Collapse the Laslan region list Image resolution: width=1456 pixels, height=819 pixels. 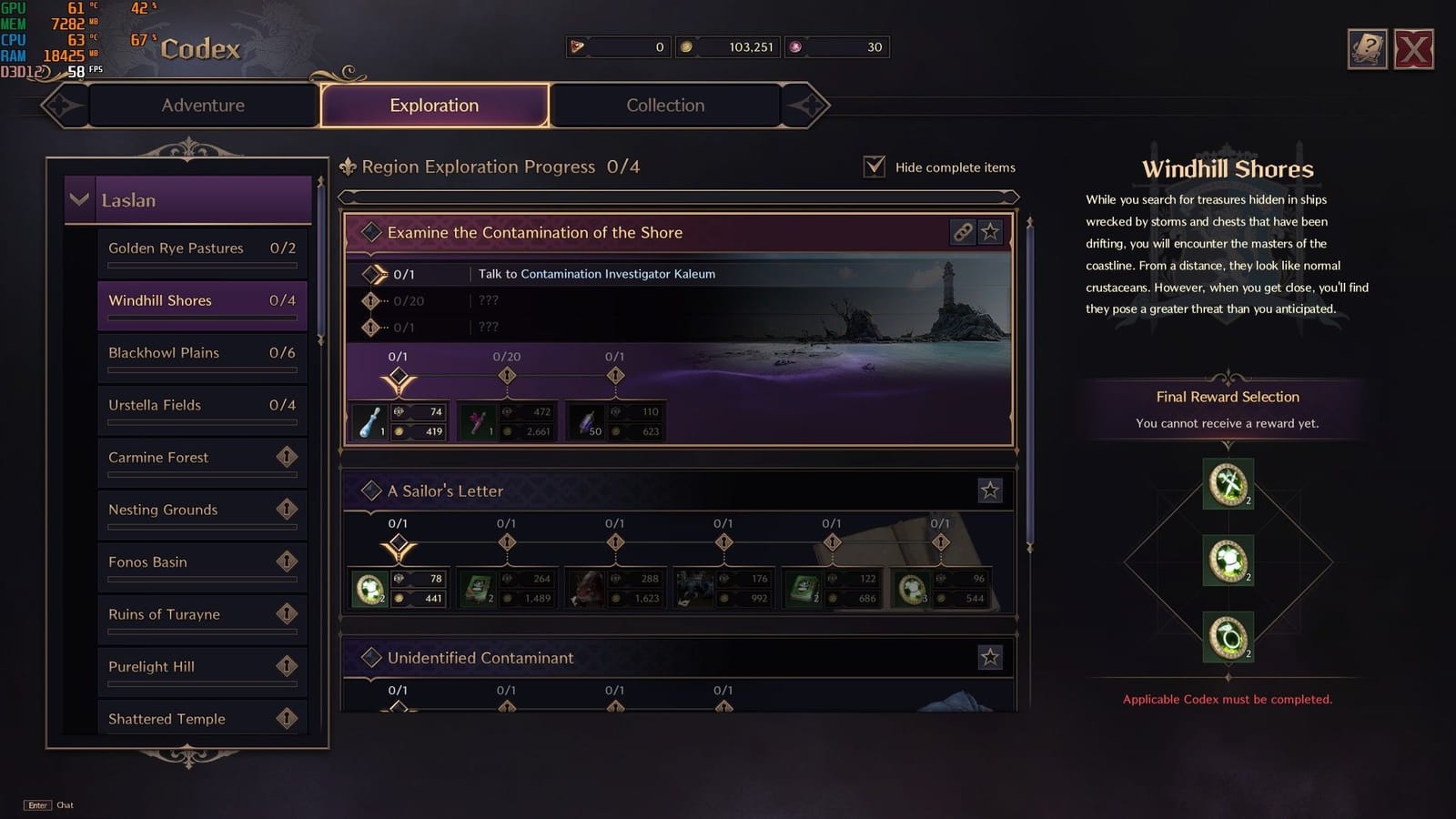pos(79,200)
